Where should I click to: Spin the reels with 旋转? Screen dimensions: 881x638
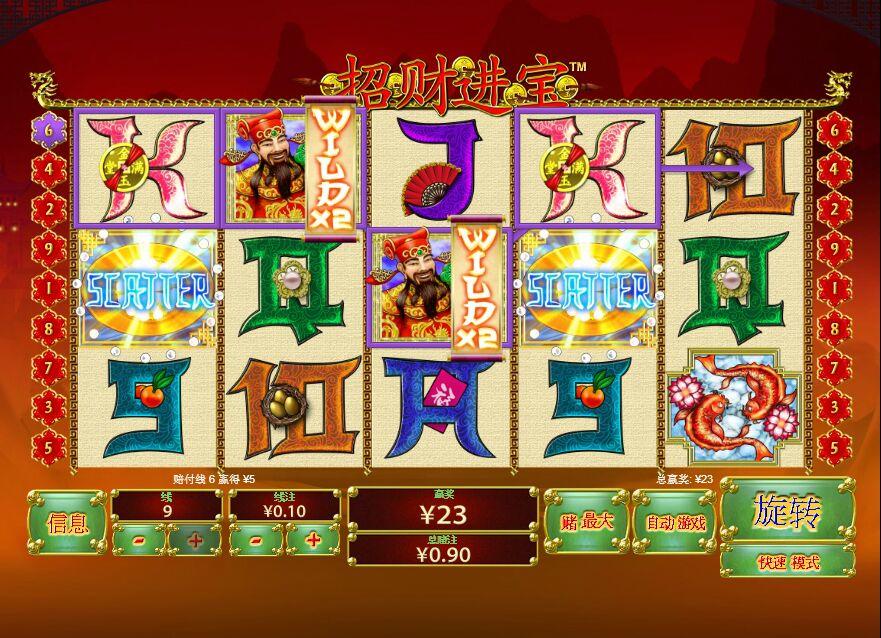(787, 511)
